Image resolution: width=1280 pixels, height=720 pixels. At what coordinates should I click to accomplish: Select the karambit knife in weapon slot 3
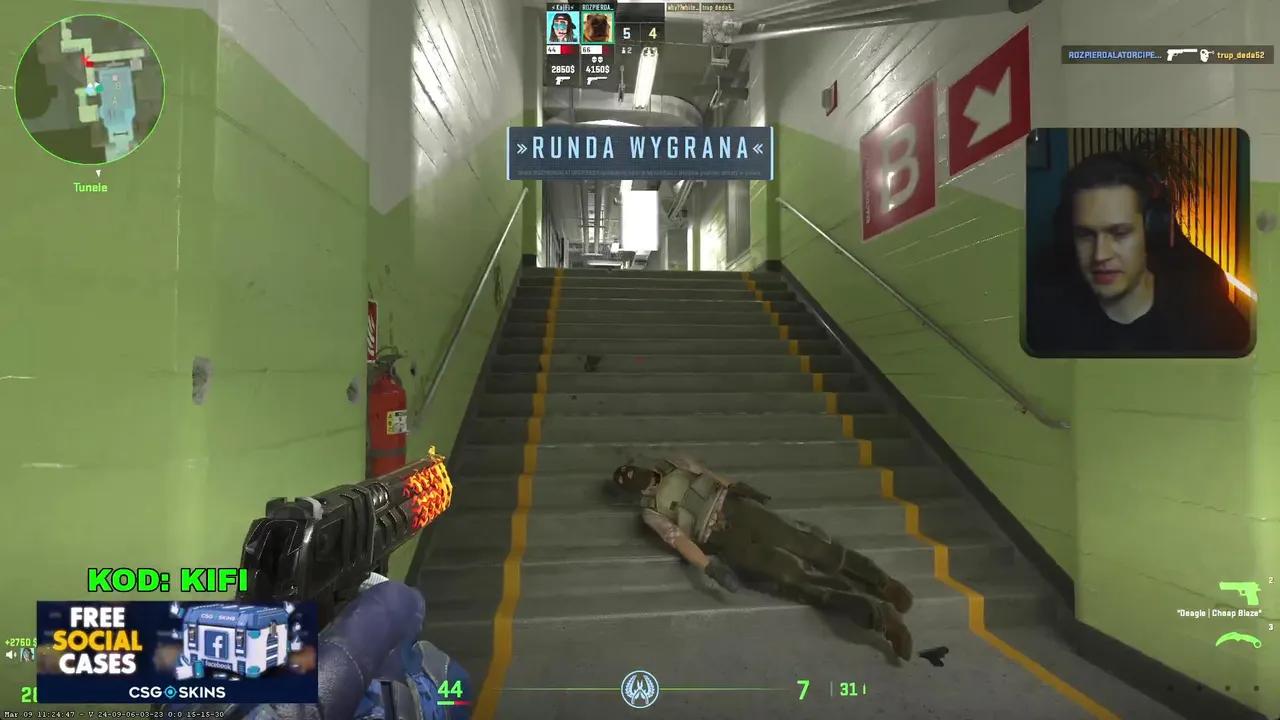(1238, 638)
